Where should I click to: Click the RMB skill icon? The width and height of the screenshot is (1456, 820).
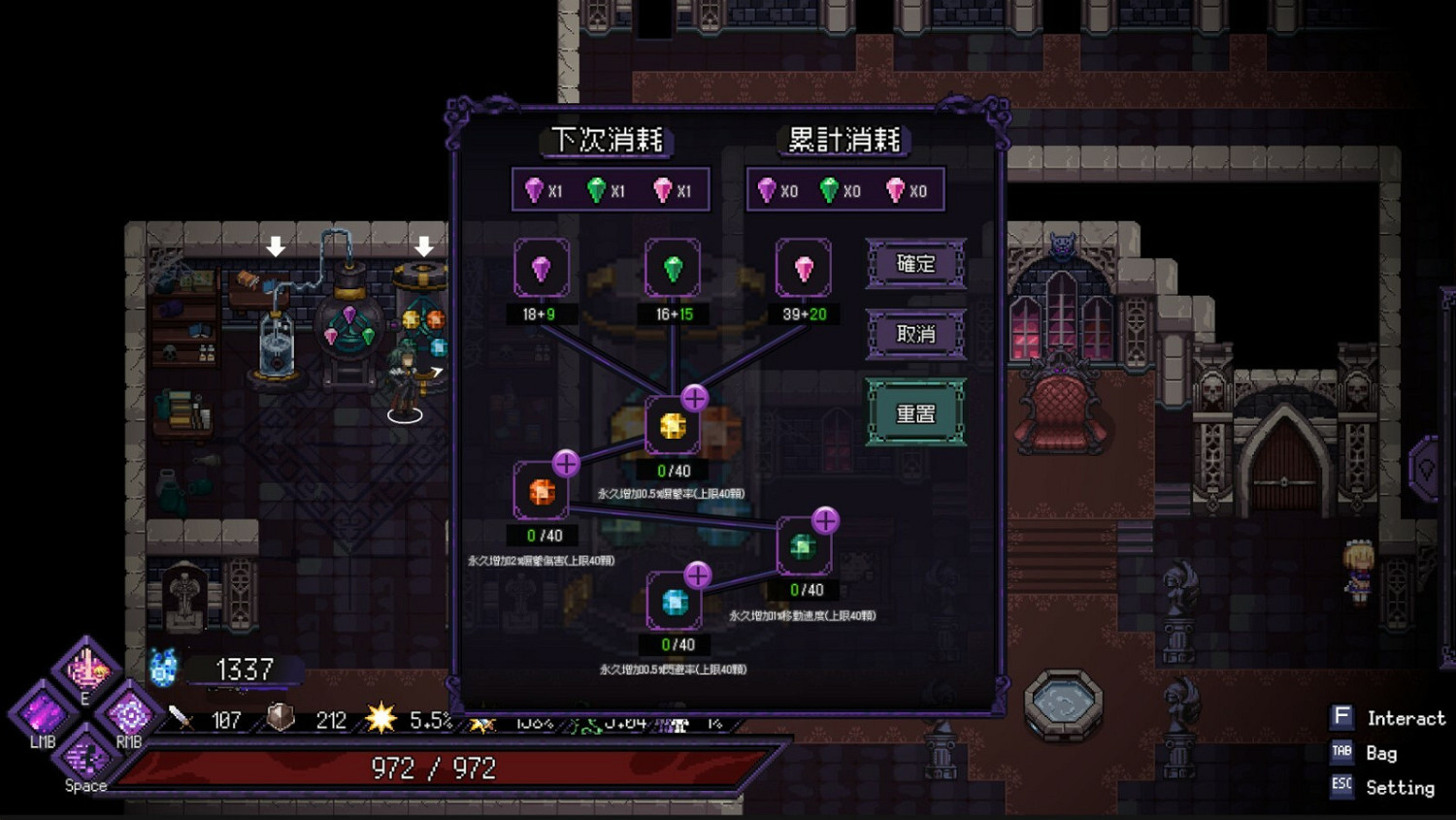click(130, 715)
